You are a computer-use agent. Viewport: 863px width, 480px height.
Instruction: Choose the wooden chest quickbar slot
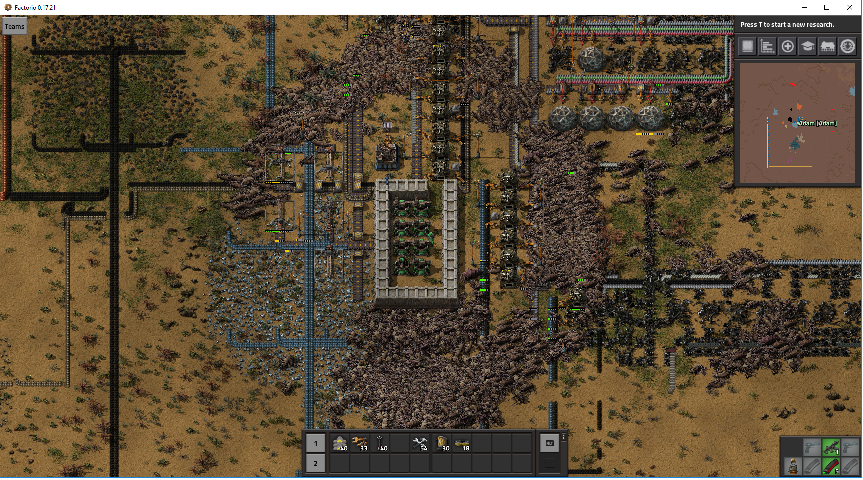(443, 443)
